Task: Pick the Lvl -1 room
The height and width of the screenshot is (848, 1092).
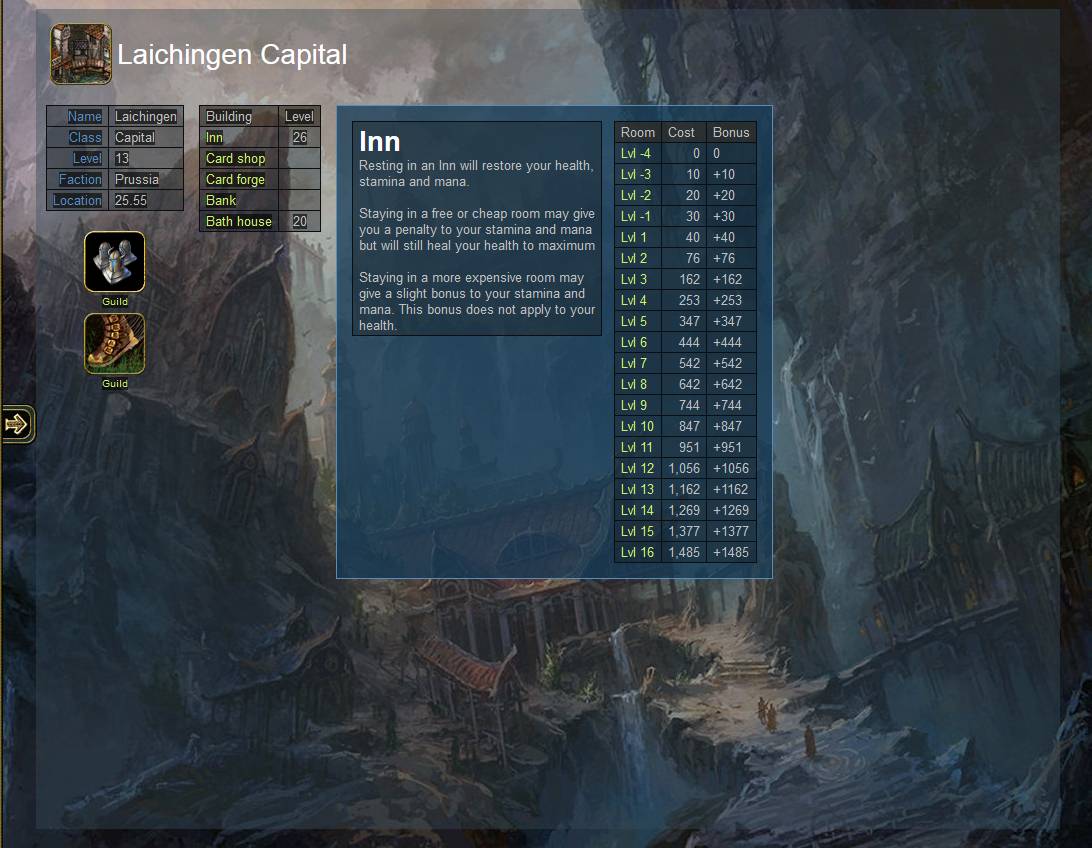Action: coord(636,217)
